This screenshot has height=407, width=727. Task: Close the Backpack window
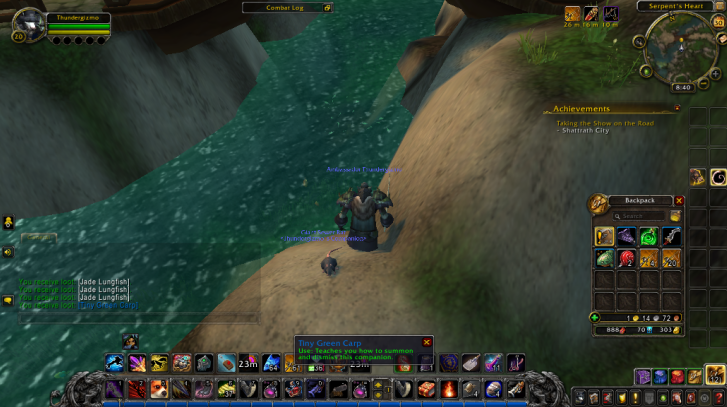679,200
